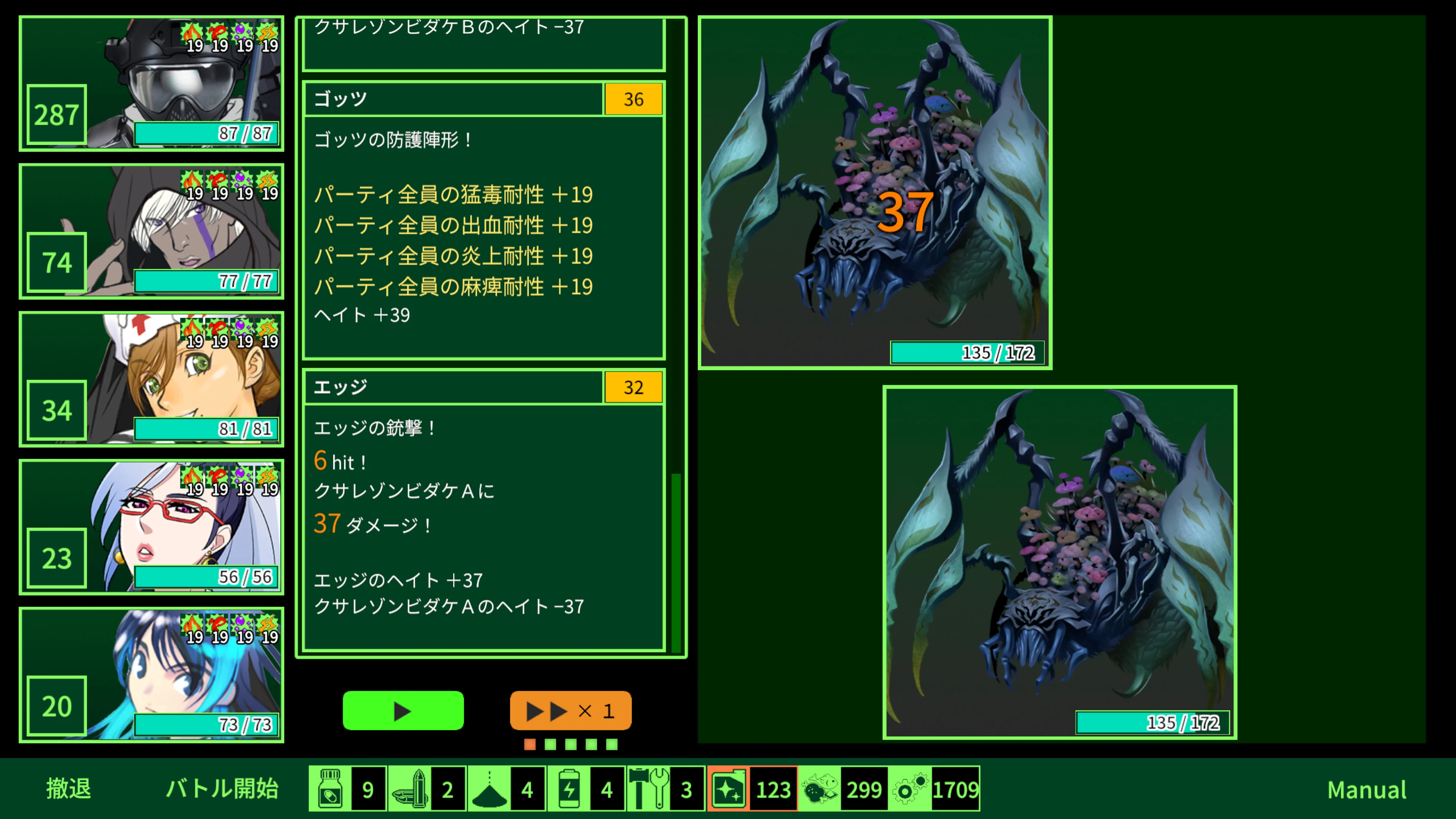The height and width of the screenshot is (819, 1456).
Task: Select the orange speed indicator square
Action: (530, 745)
